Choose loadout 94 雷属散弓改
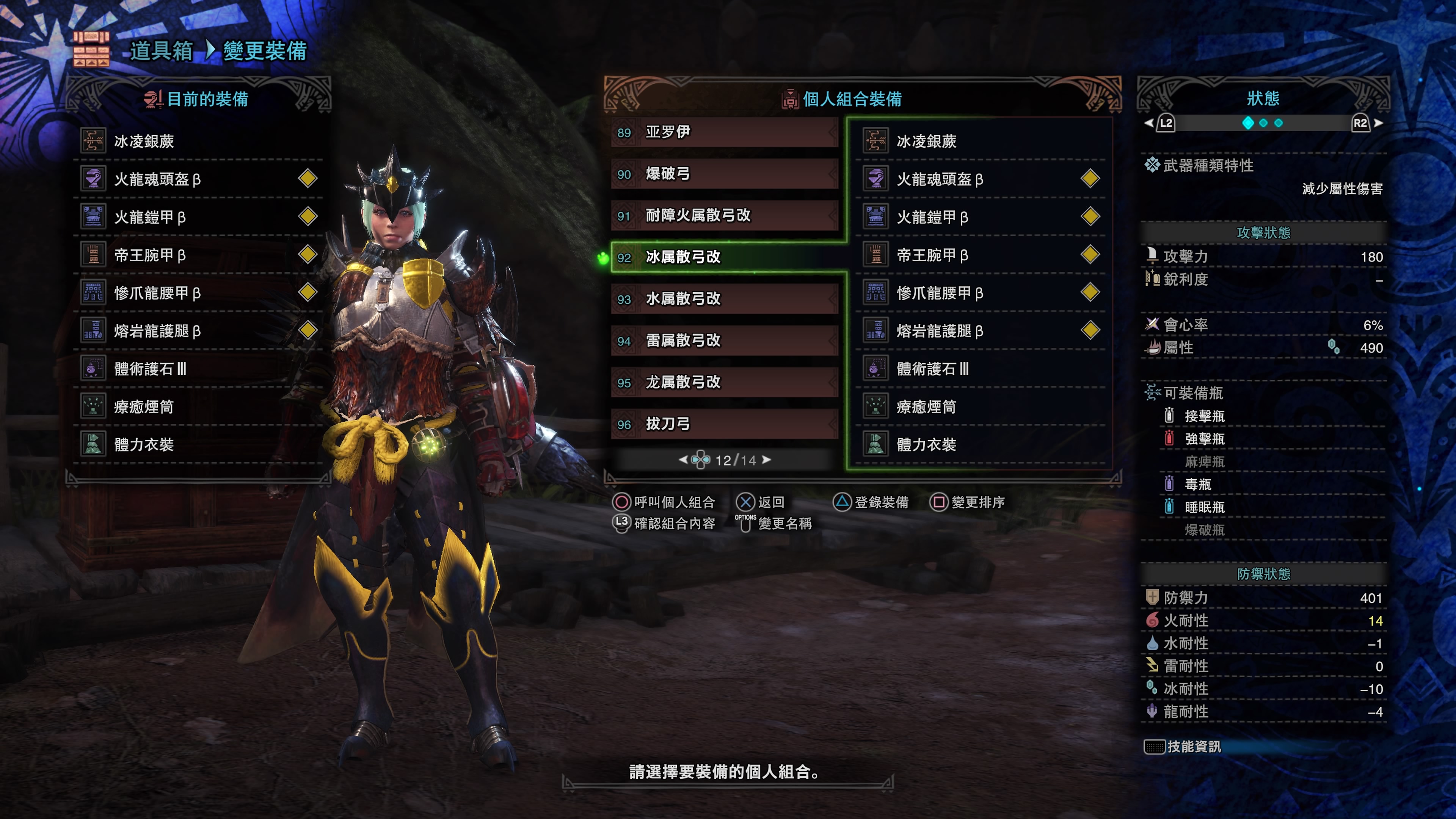The width and height of the screenshot is (1456, 819). 723,340
